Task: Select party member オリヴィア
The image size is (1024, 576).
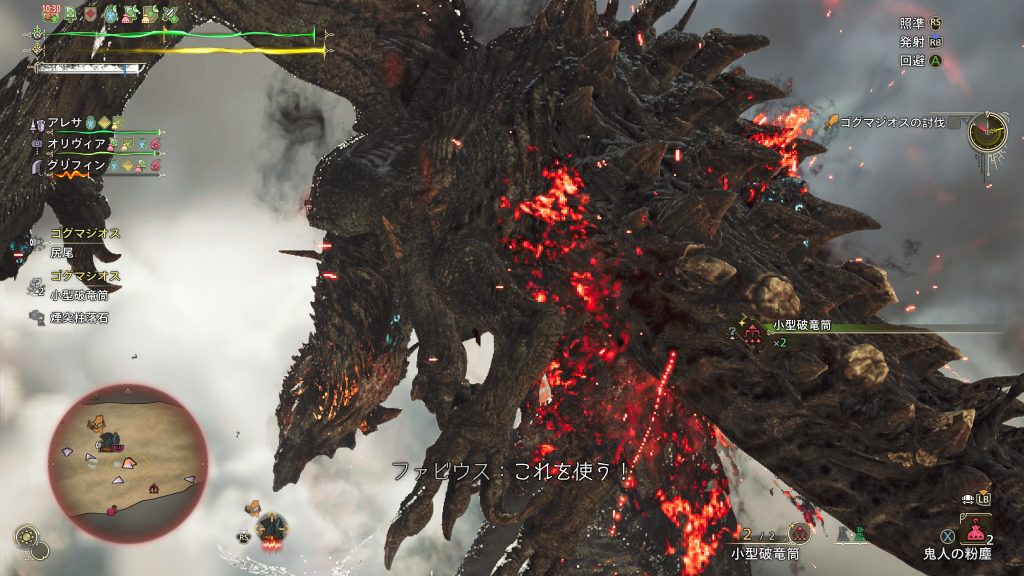Action: 74,144
